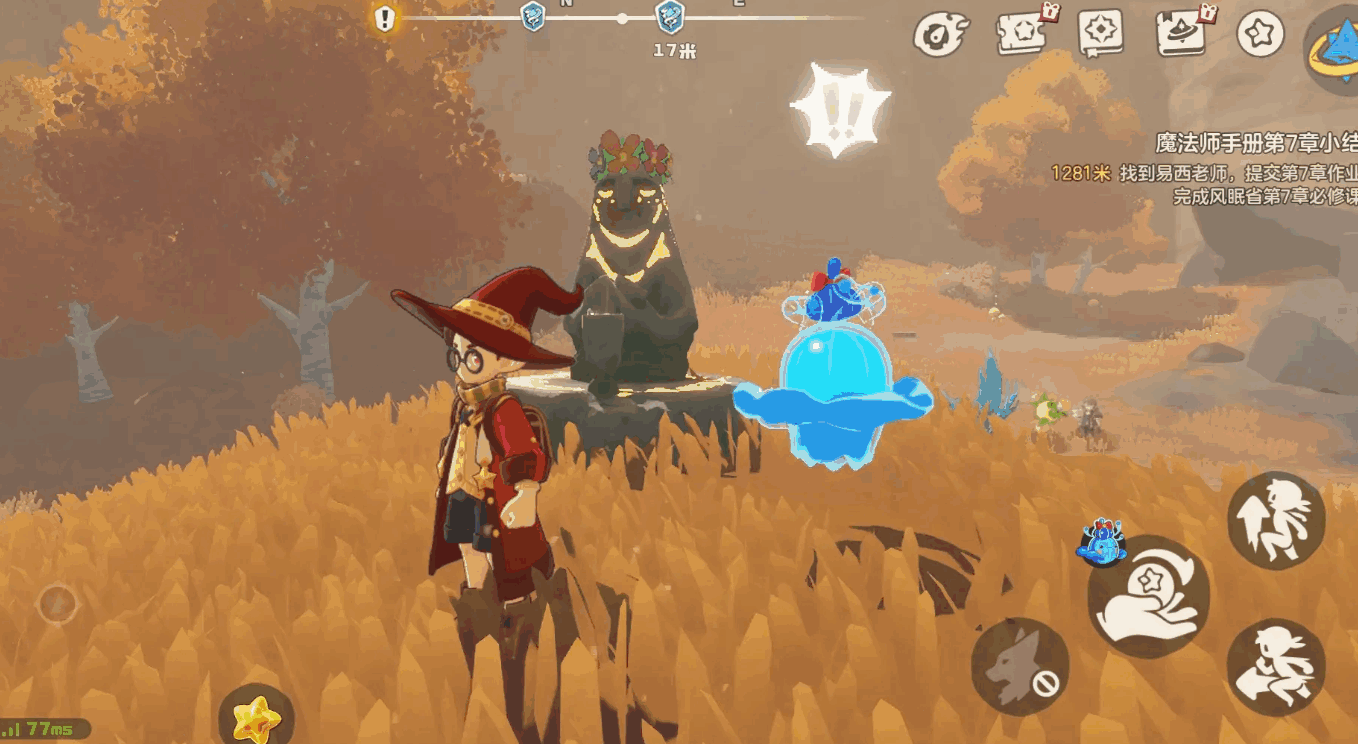The image size is (1358, 744).
Task: Tap the jump action button
Action: [x=1276, y=520]
